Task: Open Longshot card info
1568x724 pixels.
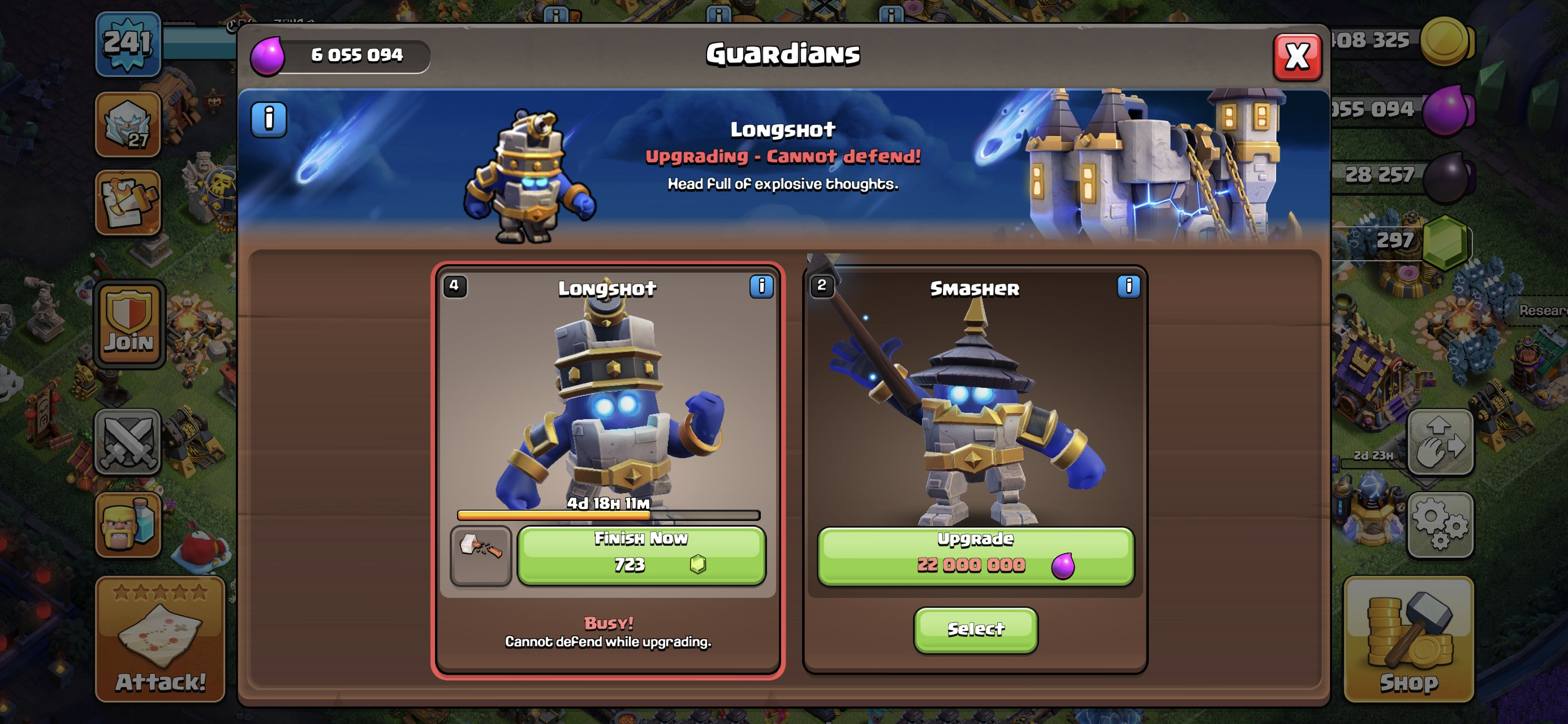Action: click(761, 286)
